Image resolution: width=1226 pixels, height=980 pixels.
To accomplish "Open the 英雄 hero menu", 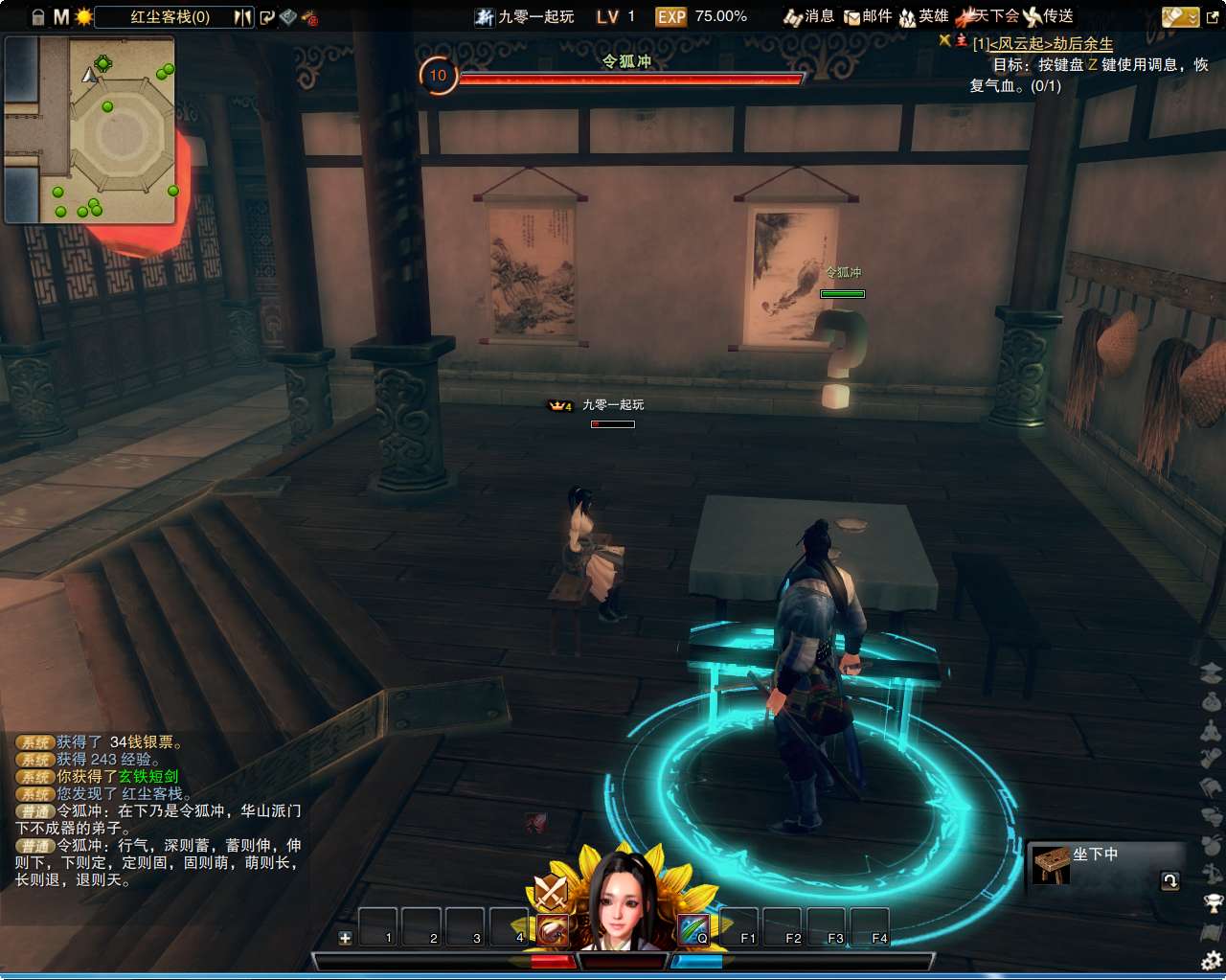I will click(x=923, y=16).
